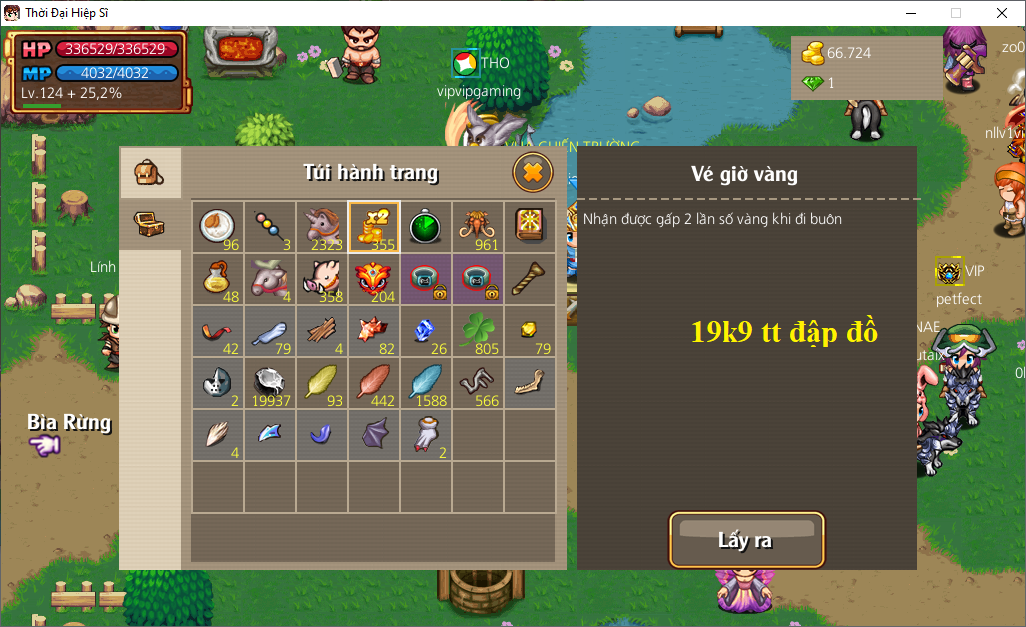Select the gold nugget stack
Viewport: 1026px width, 627px height.
[x=530, y=331]
